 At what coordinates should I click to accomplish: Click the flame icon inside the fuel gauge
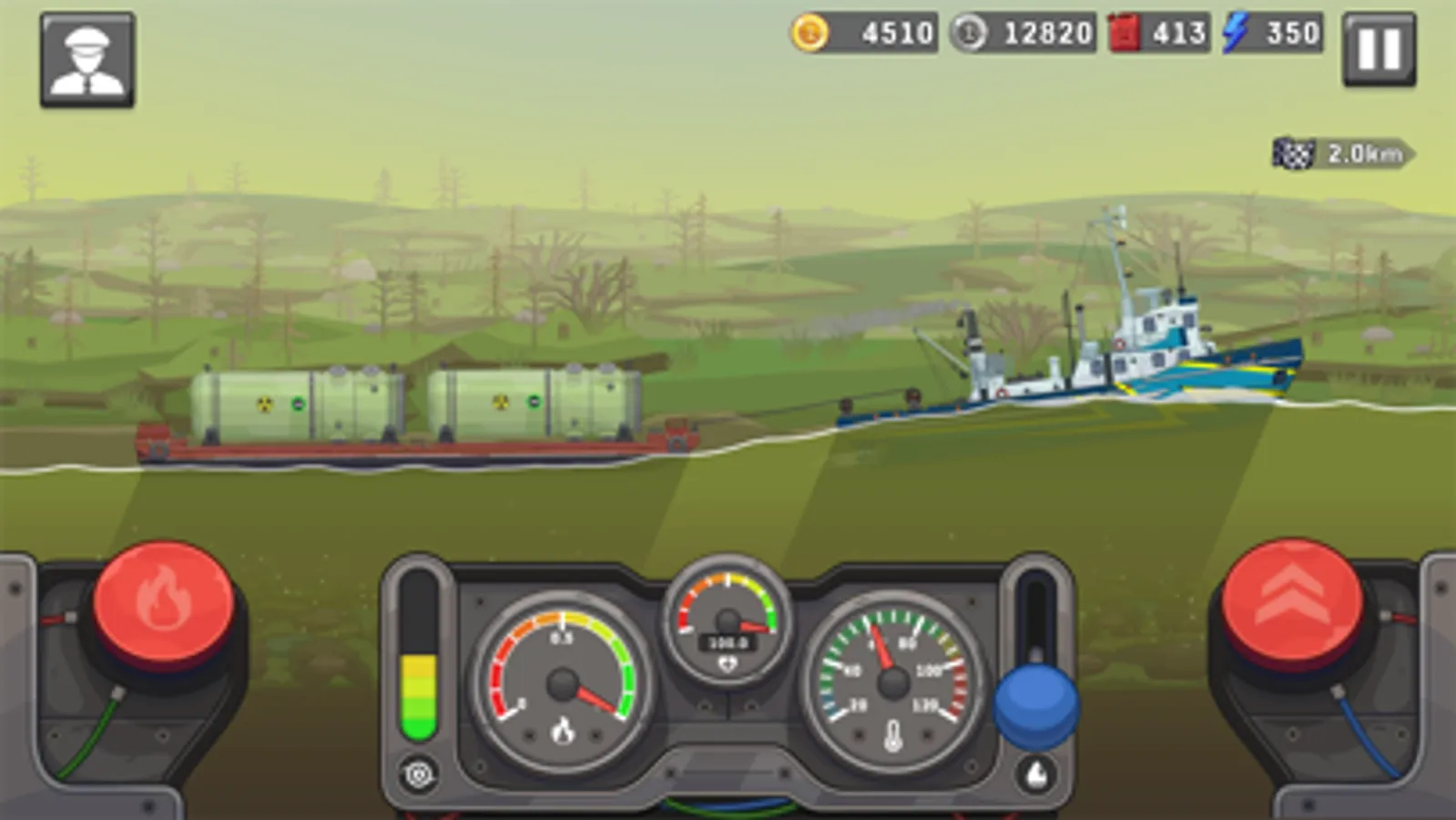pyautogui.click(x=561, y=729)
